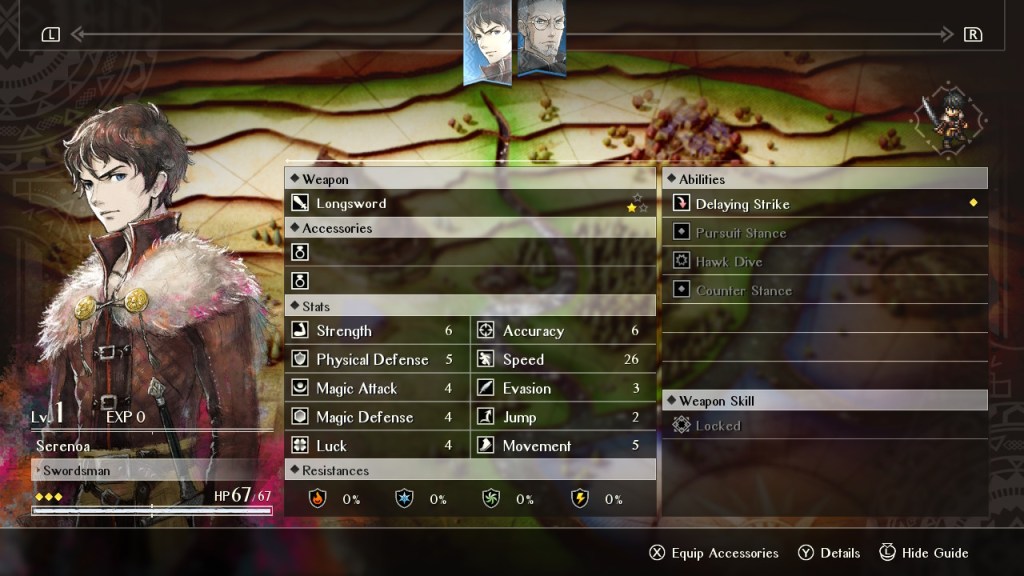Click the fire resistance icon

click(317, 498)
